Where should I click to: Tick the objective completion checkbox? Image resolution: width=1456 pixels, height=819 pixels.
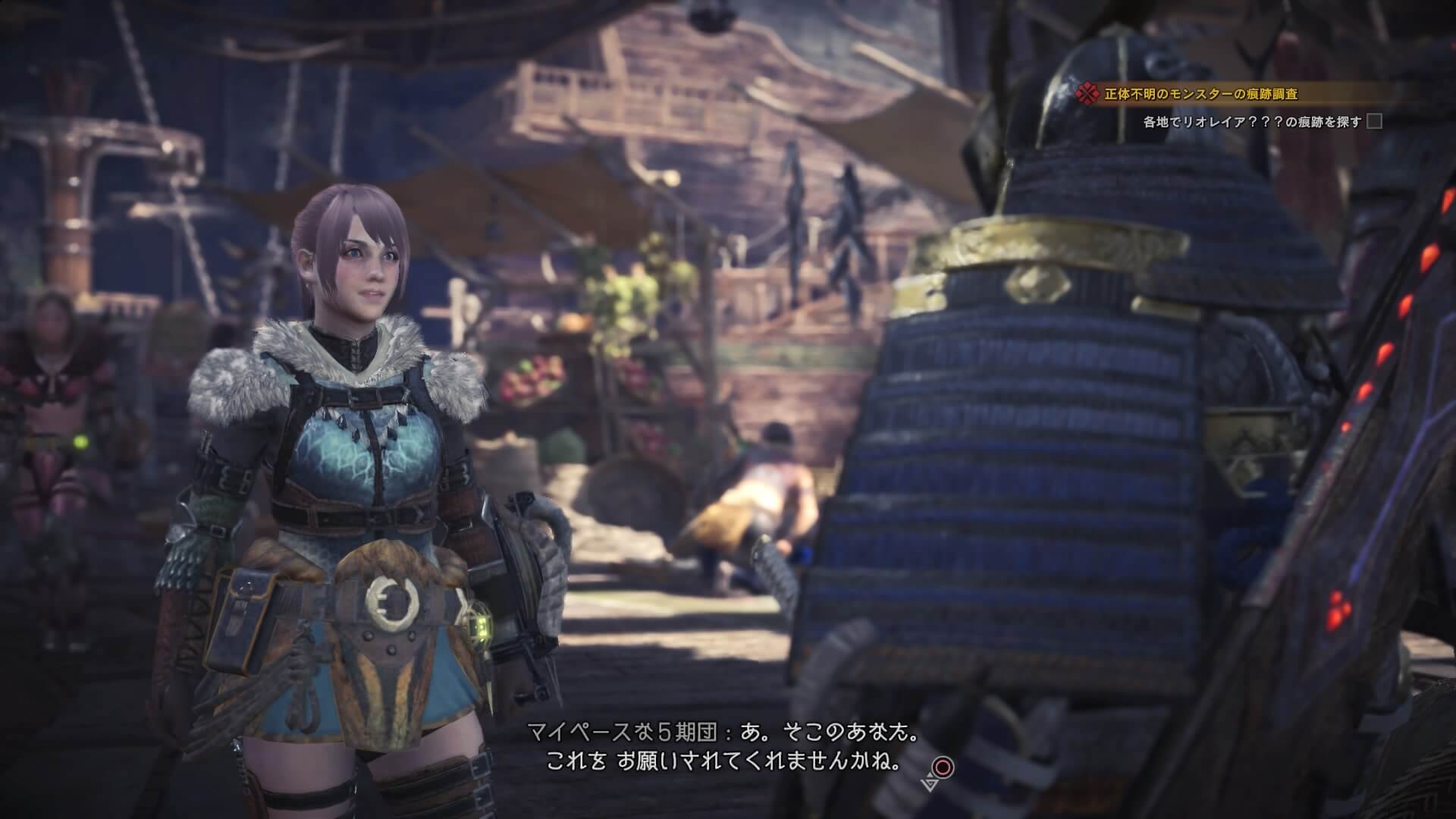click(1373, 121)
